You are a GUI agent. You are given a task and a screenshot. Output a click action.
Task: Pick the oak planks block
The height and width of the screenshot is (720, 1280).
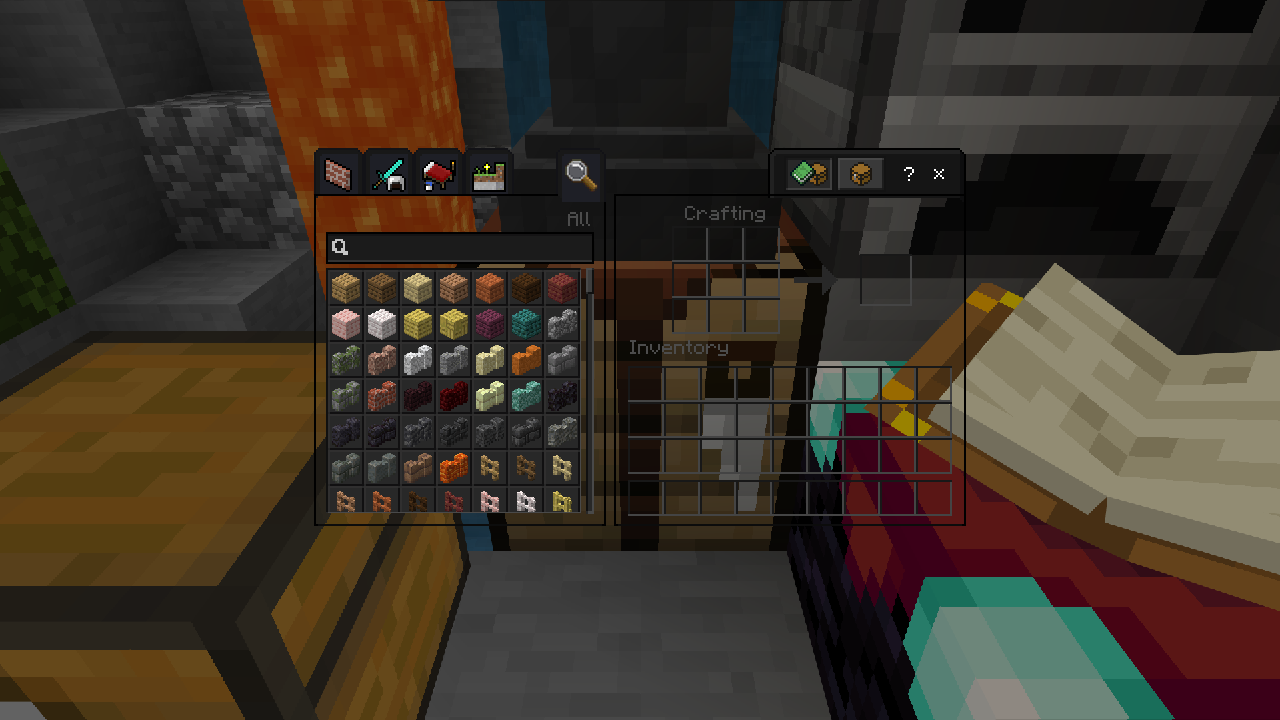click(x=346, y=288)
